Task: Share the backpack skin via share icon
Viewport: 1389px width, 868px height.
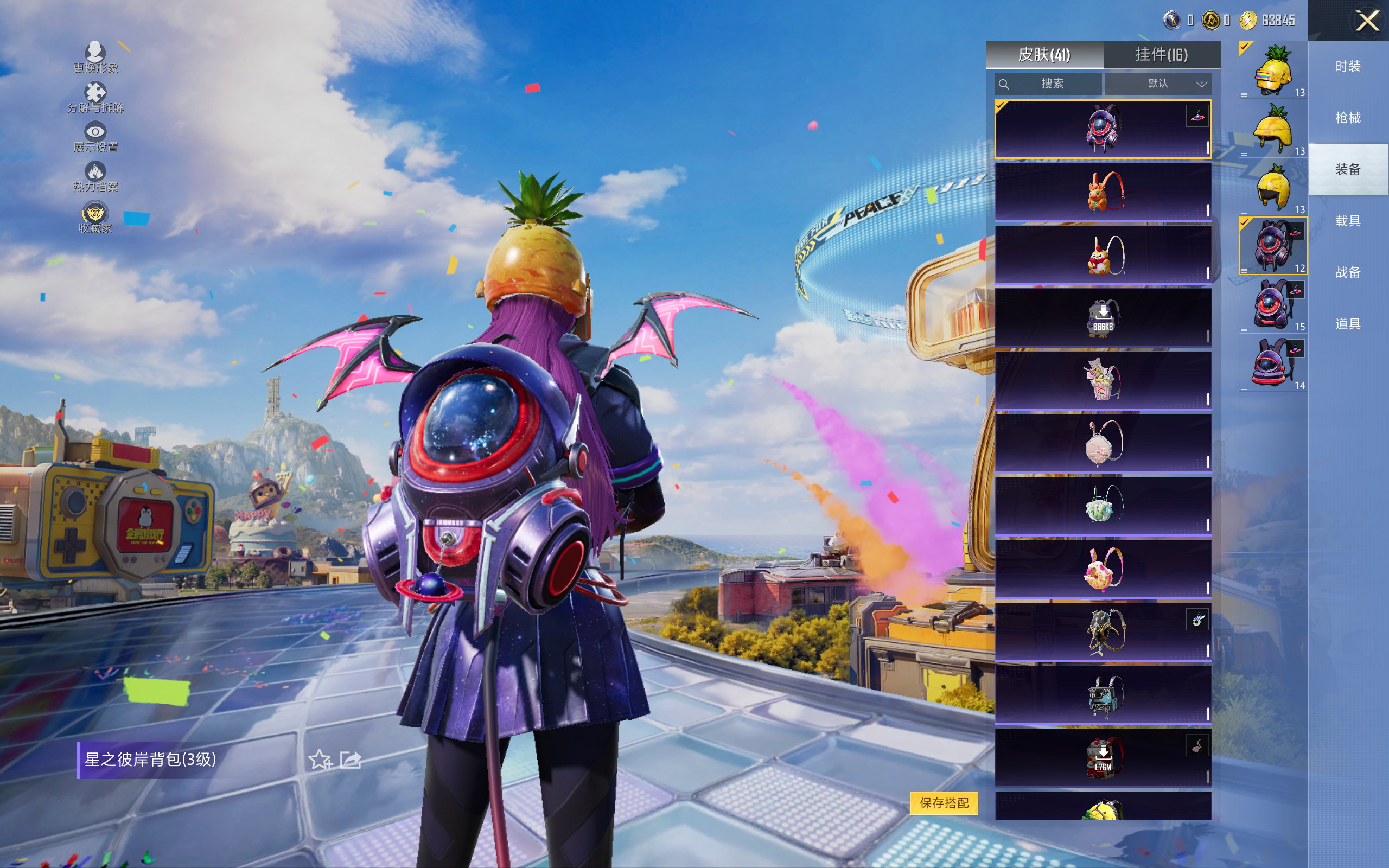Action: [350, 760]
